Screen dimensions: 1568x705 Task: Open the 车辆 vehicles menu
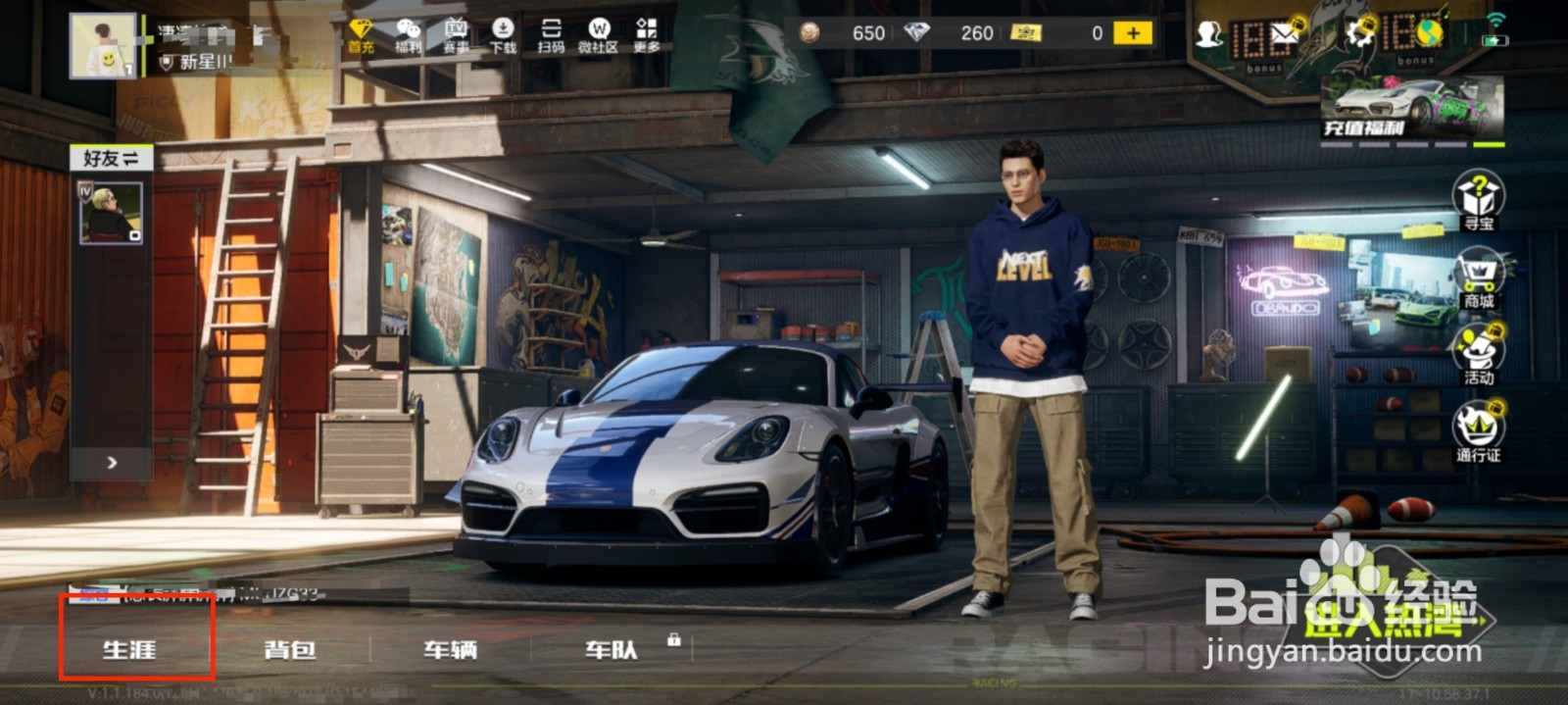450,648
